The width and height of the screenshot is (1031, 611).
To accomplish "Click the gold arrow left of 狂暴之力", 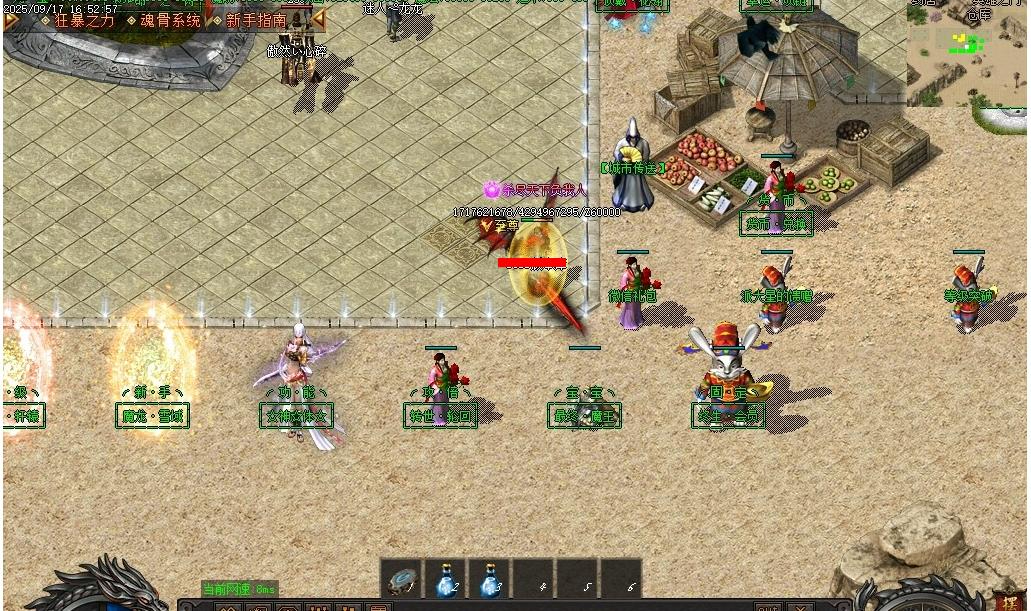I will point(12,20).
